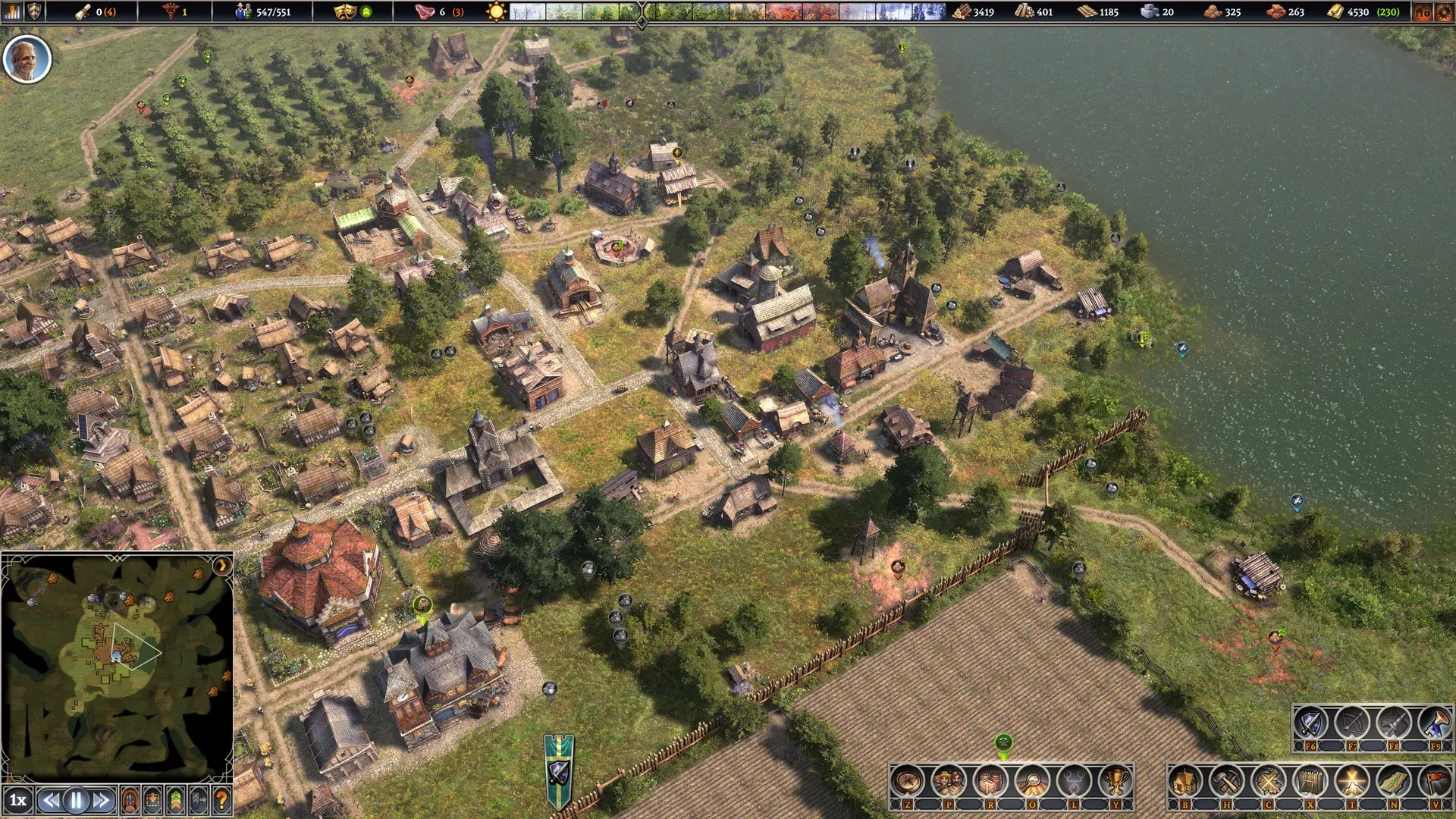Image resolution: width=1456 pixels, height=819 pixels.
Task: Open the statistics bar-chart button
Action: click(13, 11)
